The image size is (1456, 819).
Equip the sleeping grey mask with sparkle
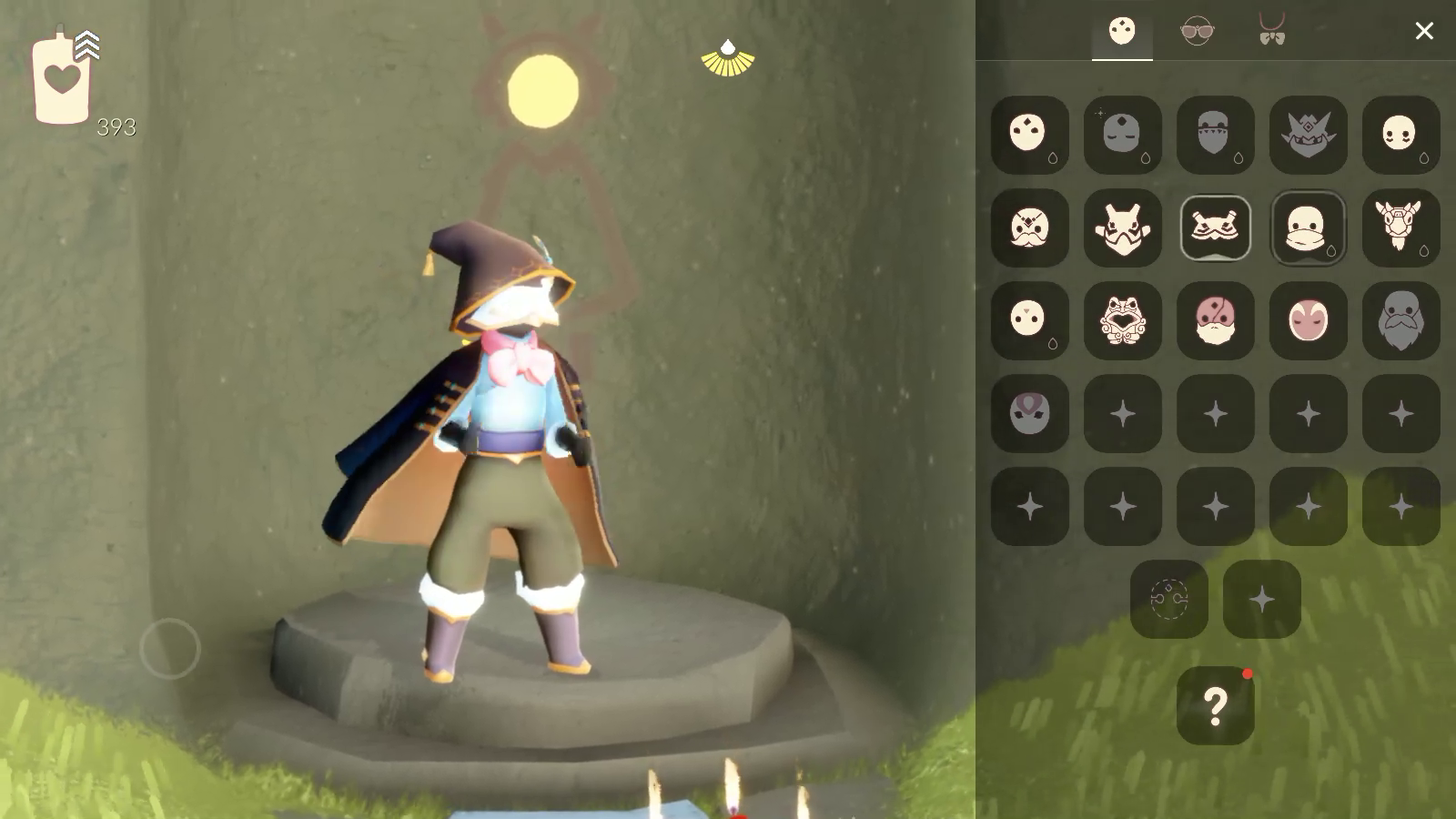pos(1122,135)
